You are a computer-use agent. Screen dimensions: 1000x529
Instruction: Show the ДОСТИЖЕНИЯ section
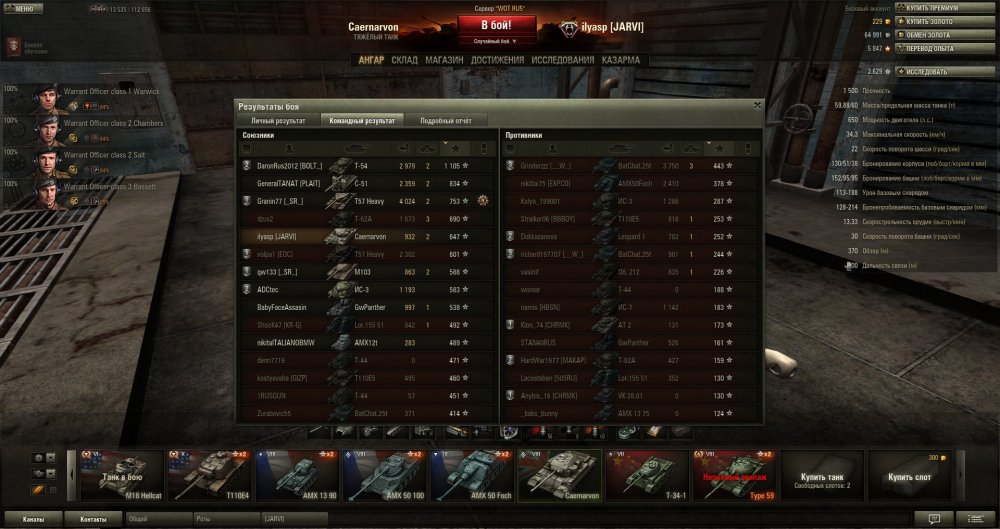click(497, 61)
